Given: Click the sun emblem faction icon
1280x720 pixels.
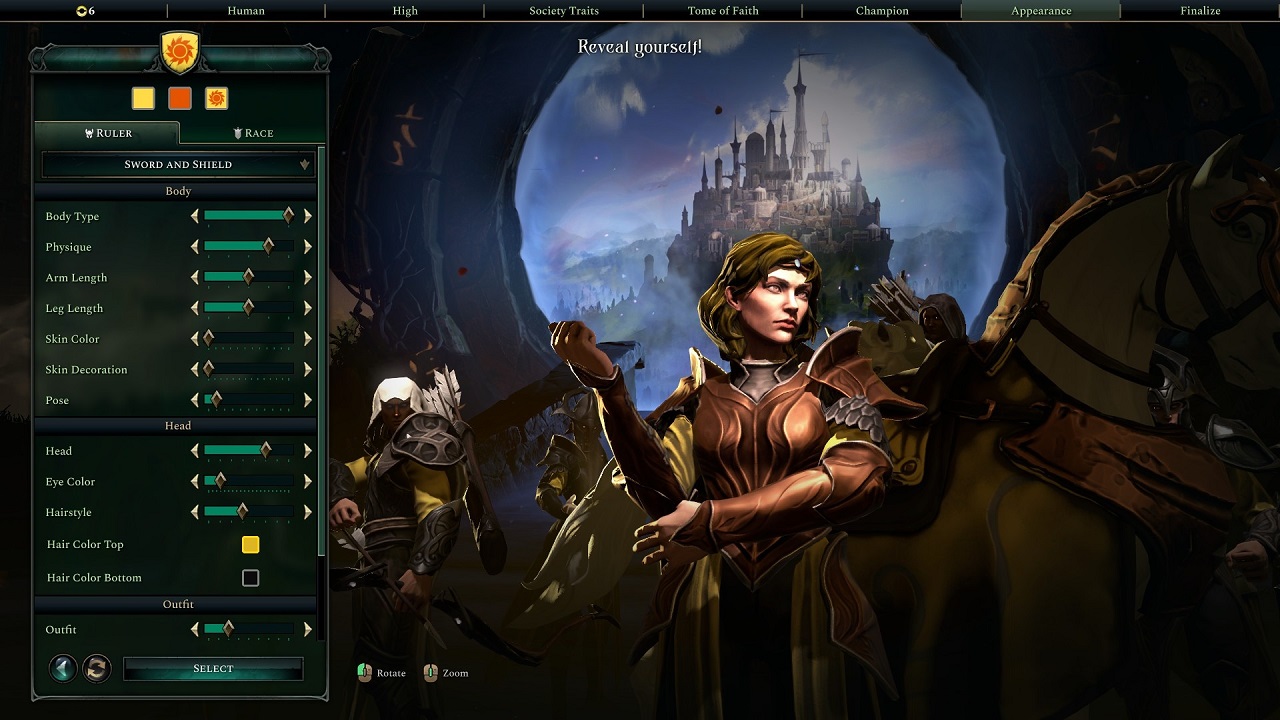Looking at the screenshot, I should point(216,98).
